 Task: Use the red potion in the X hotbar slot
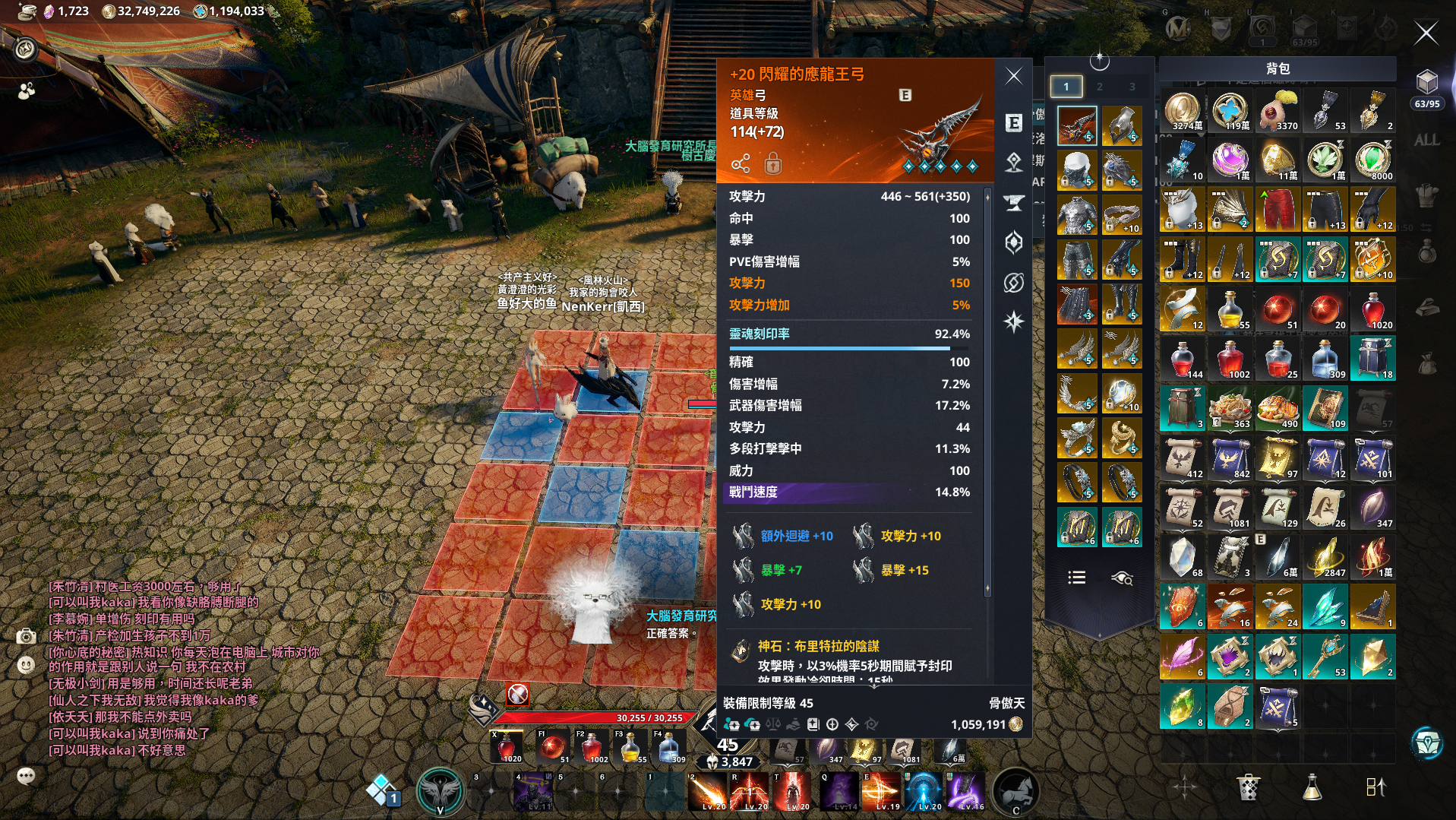[507, 748]
